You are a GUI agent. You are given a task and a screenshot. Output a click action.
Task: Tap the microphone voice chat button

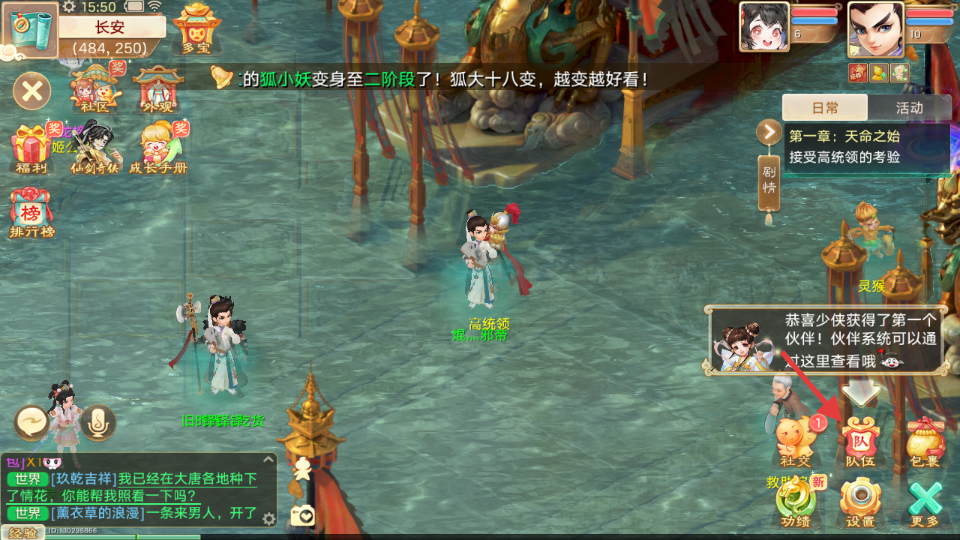tap(97, 423)
